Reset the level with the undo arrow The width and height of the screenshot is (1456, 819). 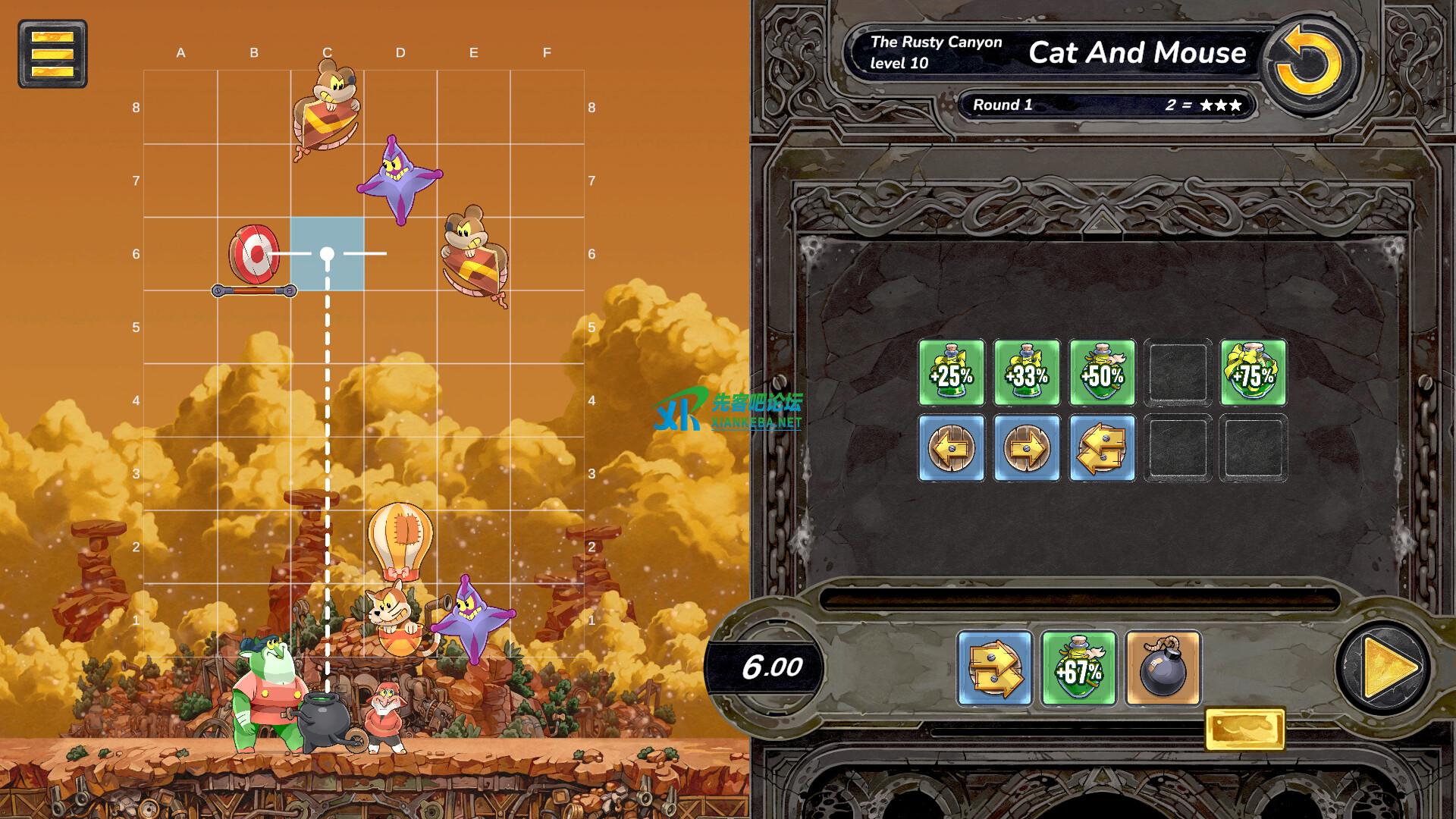point(1308,62)
